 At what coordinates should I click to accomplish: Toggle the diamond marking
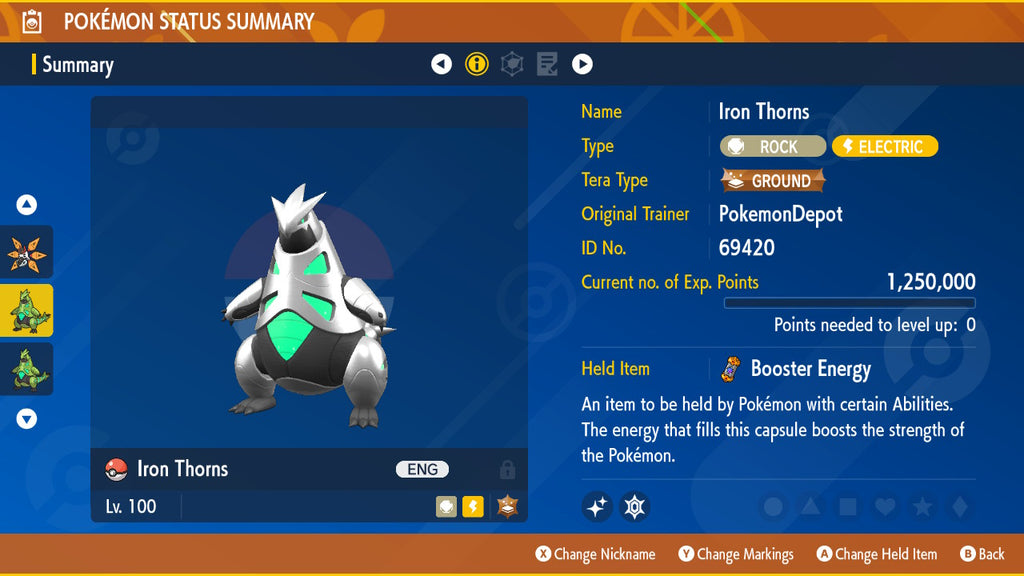[x=959, y=507]
